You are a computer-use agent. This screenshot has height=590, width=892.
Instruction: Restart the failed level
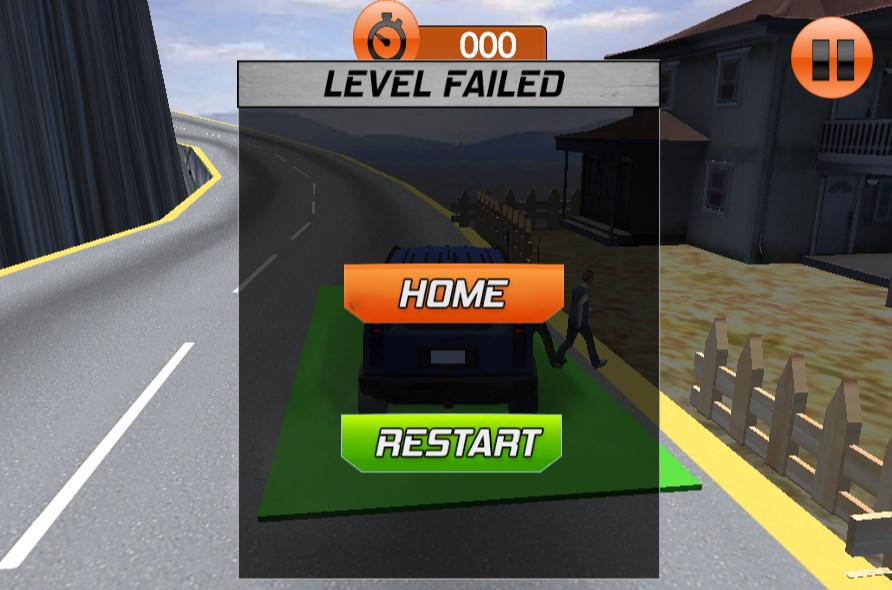[x=452, y=442]
